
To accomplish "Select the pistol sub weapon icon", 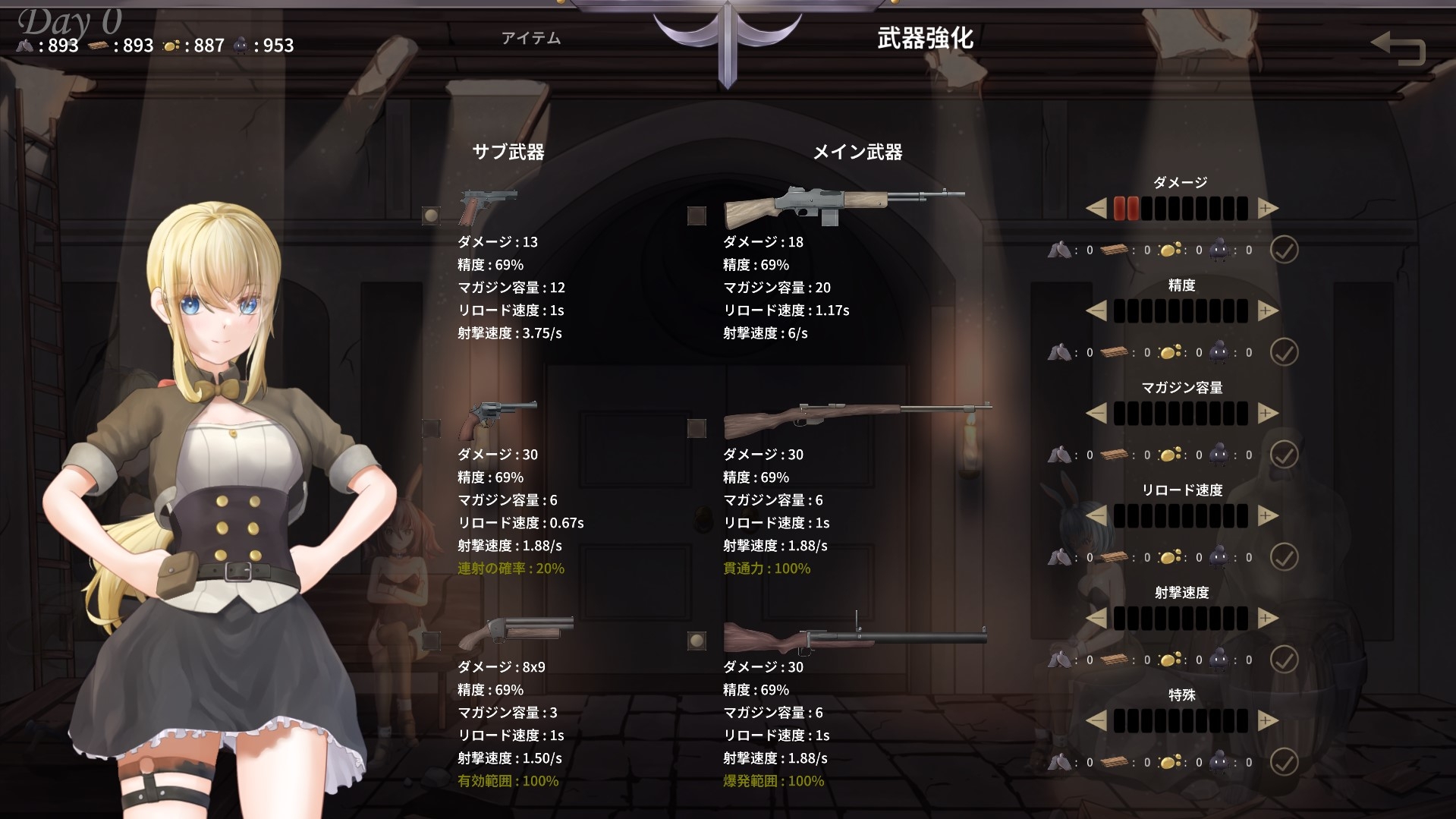I will click(x=486, y=203).
